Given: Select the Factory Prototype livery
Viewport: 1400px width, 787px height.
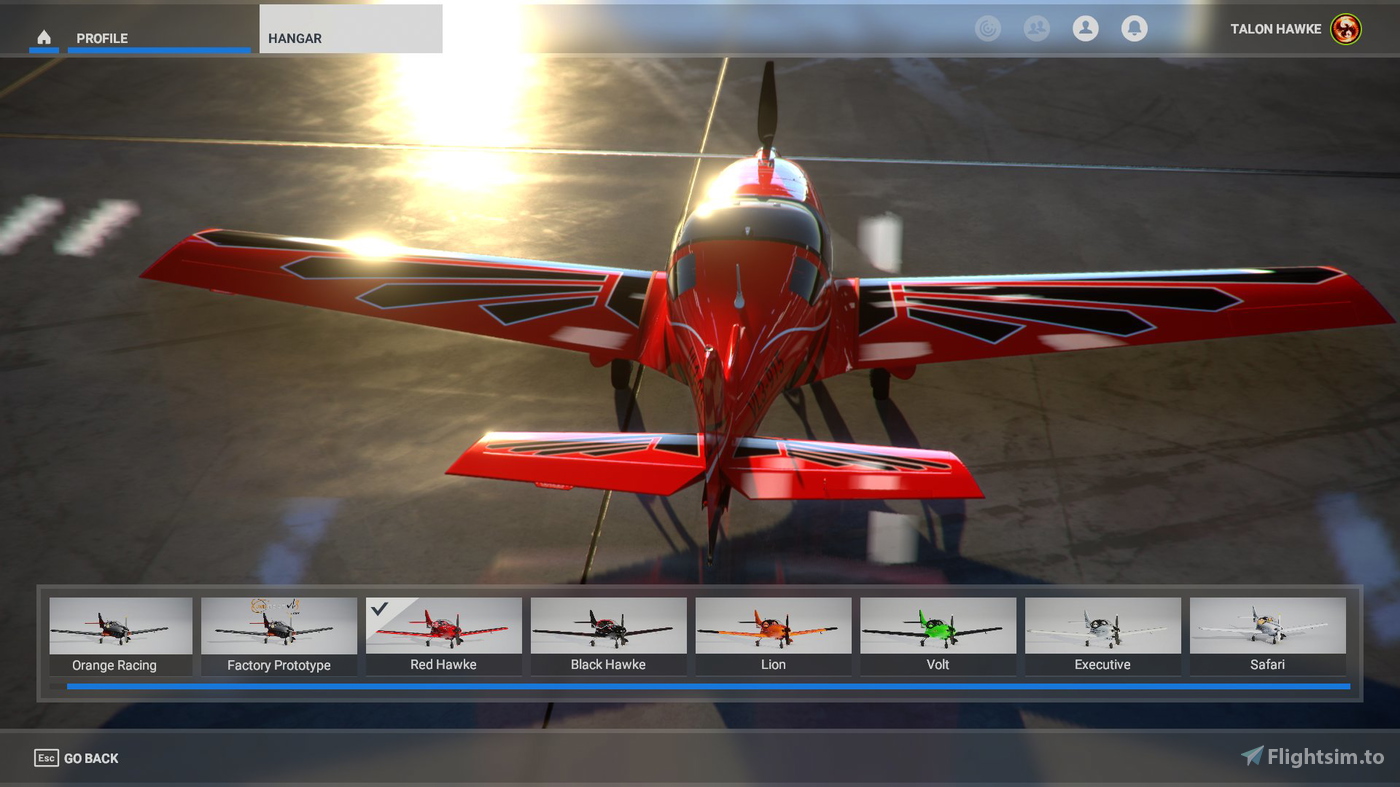Looking at the screenshot, I should (278, 630).
